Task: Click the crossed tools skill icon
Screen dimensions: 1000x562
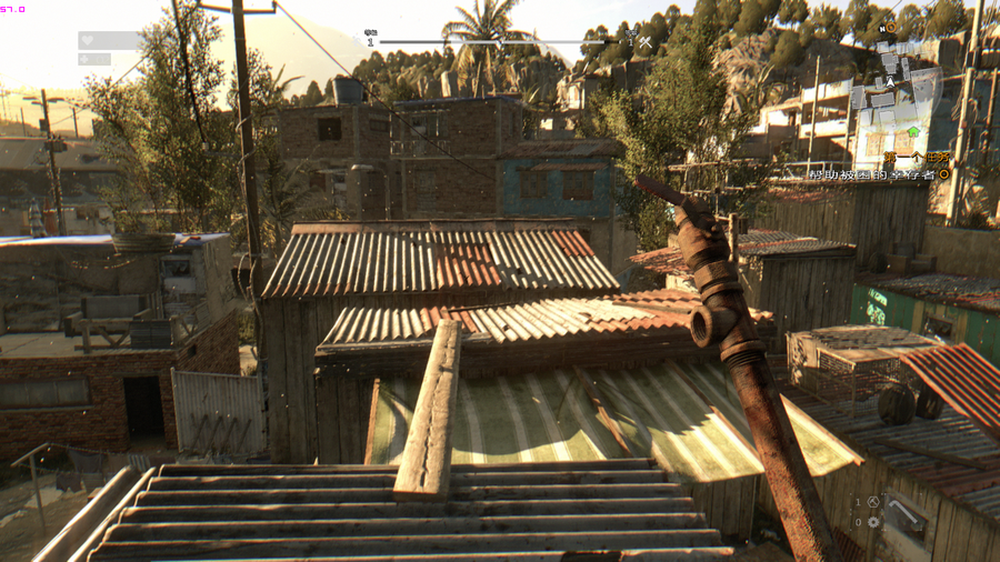Action: click(645, 42)
